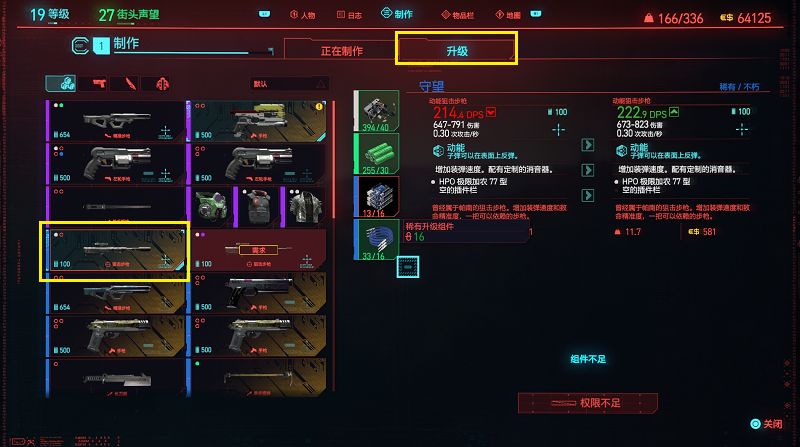Choose the pistol icon weapon filter
This screenshot has height=447, width=800.
99,84
